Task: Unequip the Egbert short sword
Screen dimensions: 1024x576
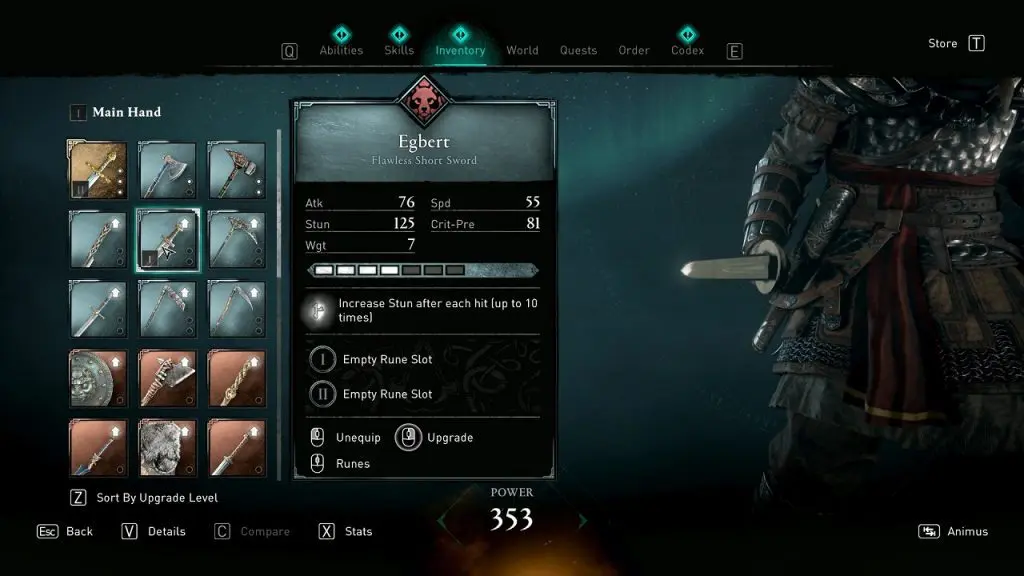Action: pyautogui.click(x=357, y=438)
